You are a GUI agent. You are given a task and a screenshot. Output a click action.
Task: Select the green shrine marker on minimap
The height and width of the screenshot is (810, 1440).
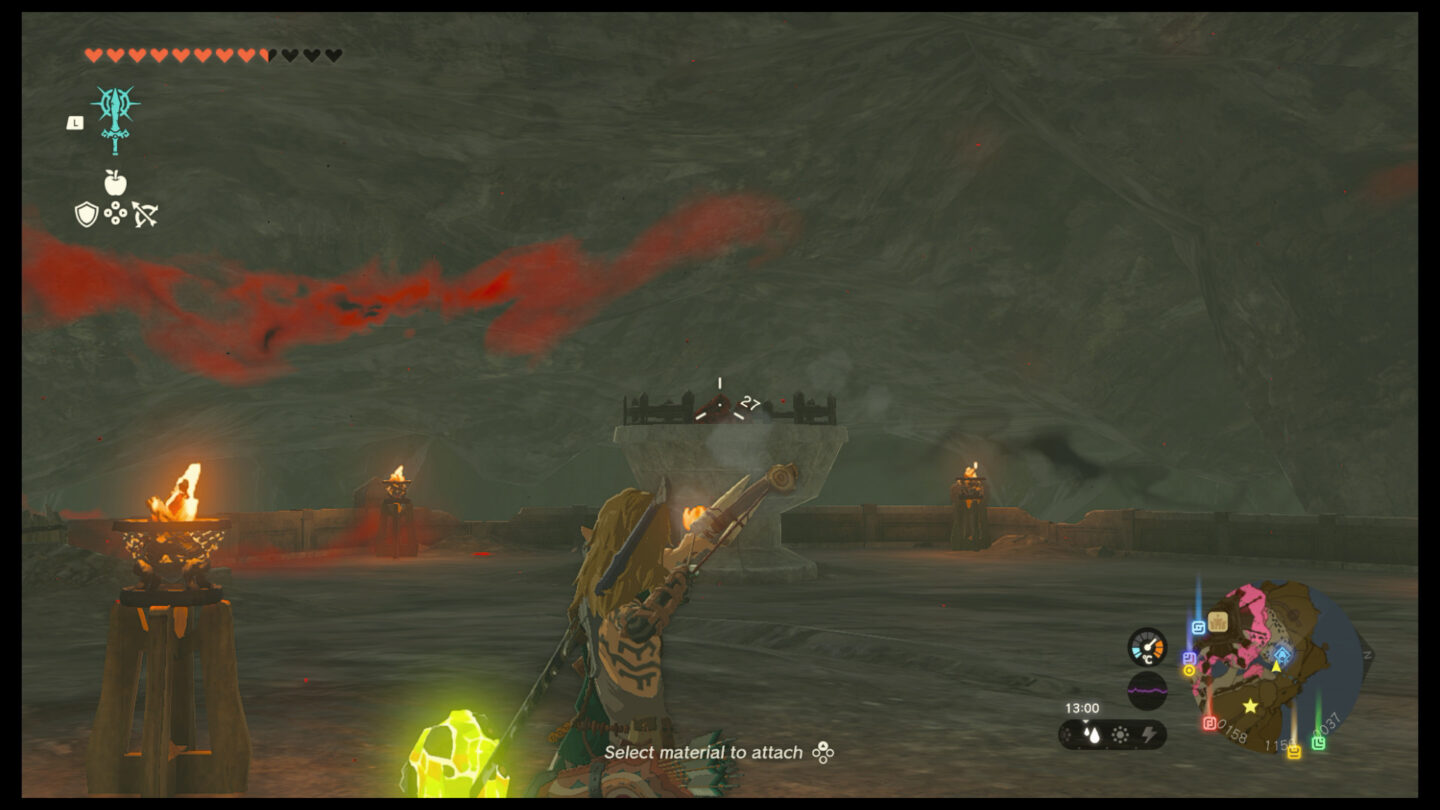(1319, 743)
